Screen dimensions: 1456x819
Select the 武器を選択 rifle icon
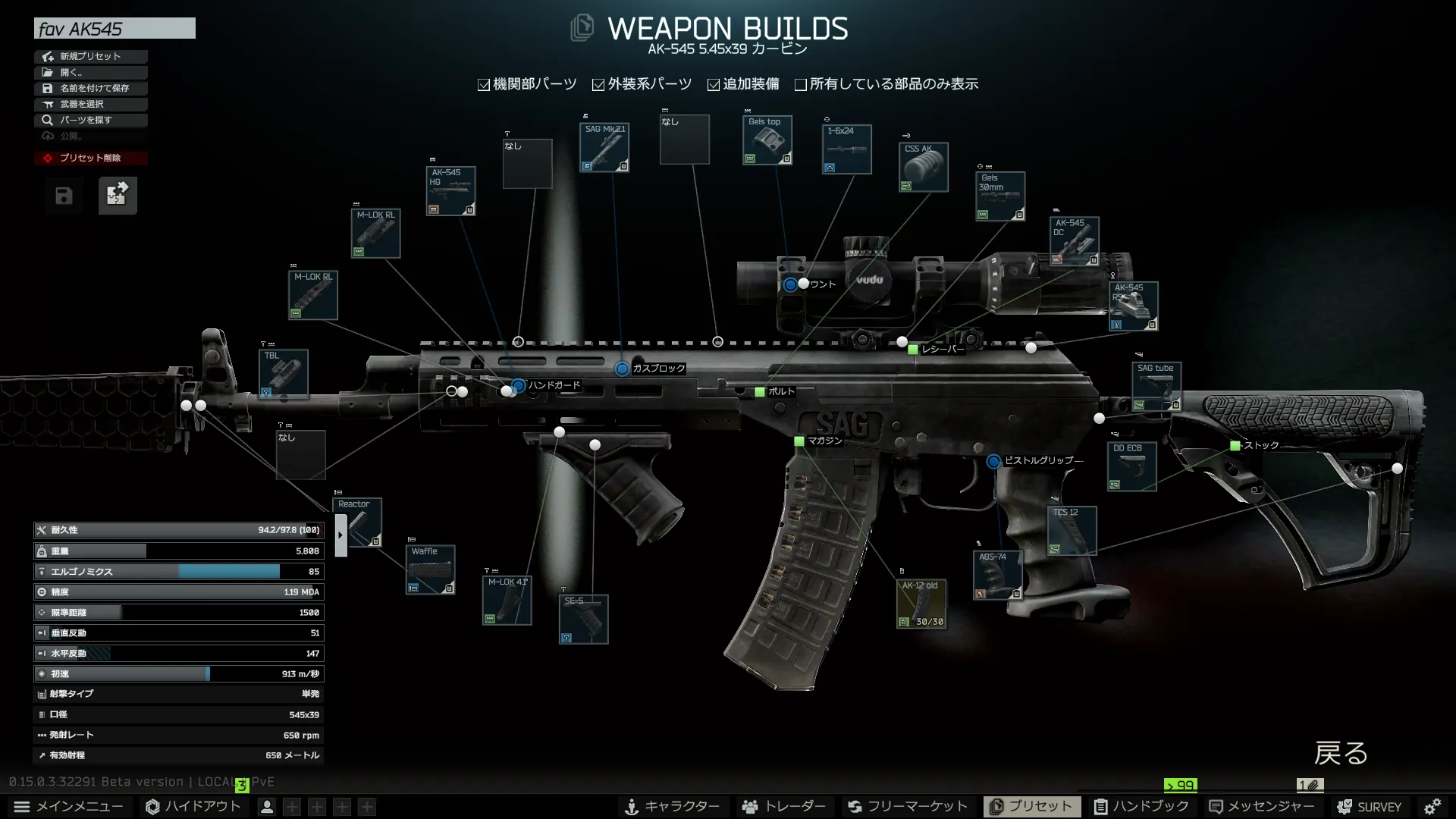click(47, 104)
